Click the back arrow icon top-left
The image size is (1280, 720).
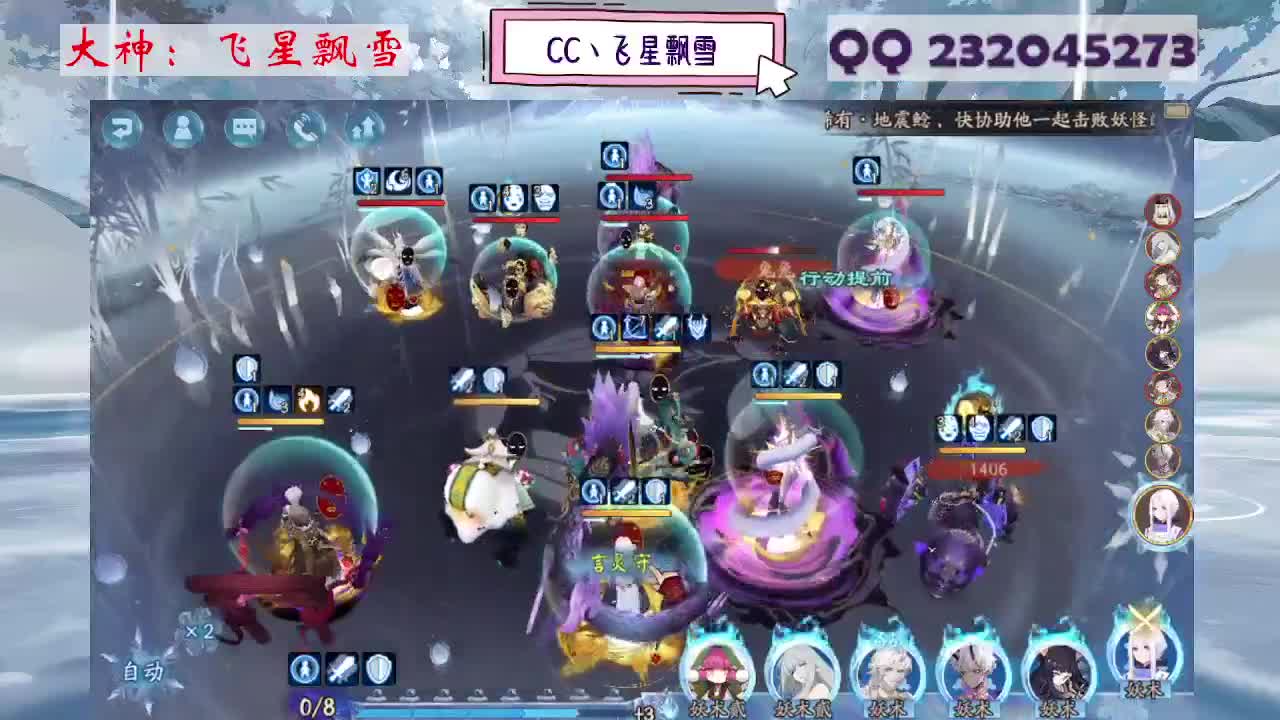point(122,128)
